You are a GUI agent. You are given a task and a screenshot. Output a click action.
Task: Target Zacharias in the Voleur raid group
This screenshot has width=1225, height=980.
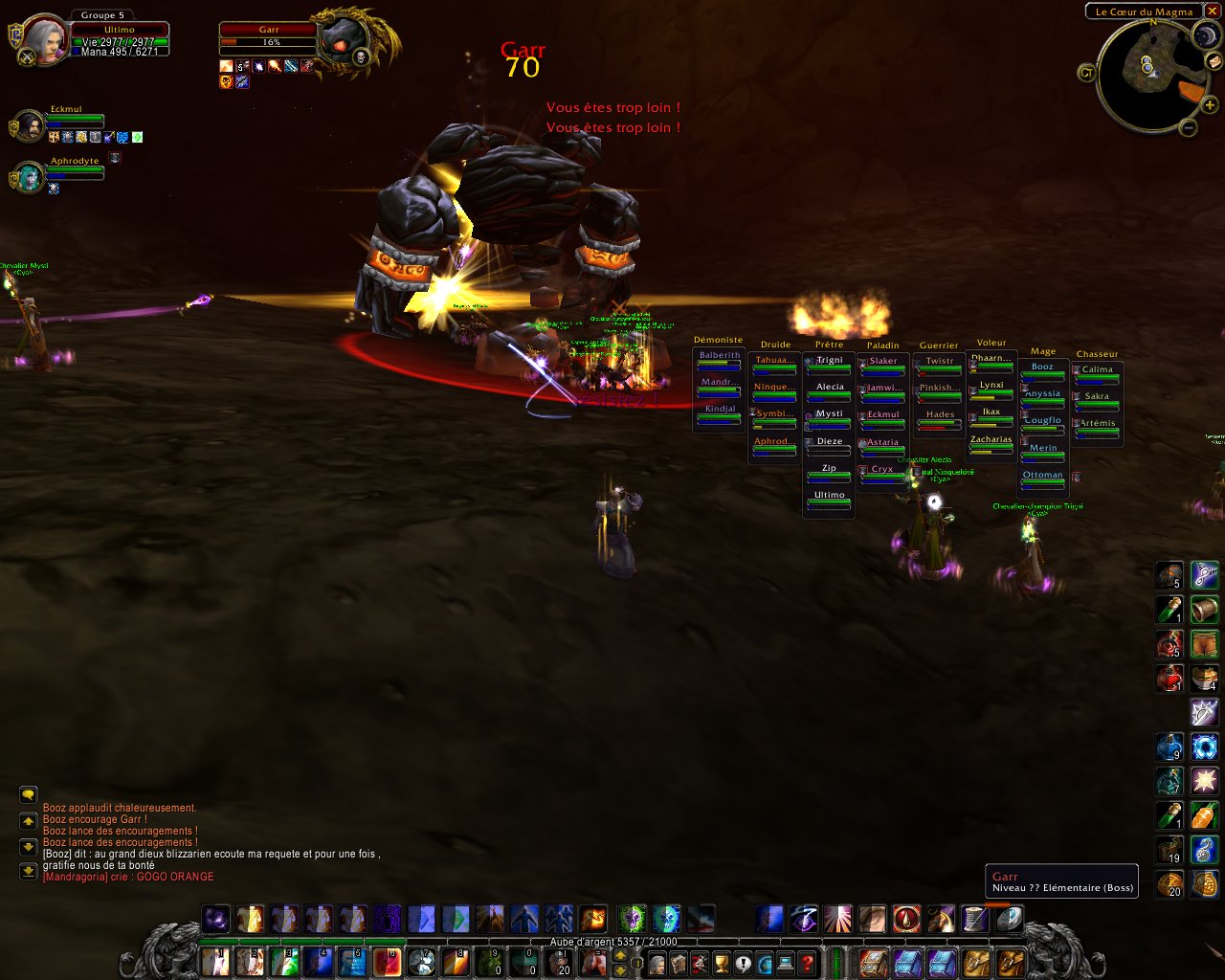pos(991,443)
